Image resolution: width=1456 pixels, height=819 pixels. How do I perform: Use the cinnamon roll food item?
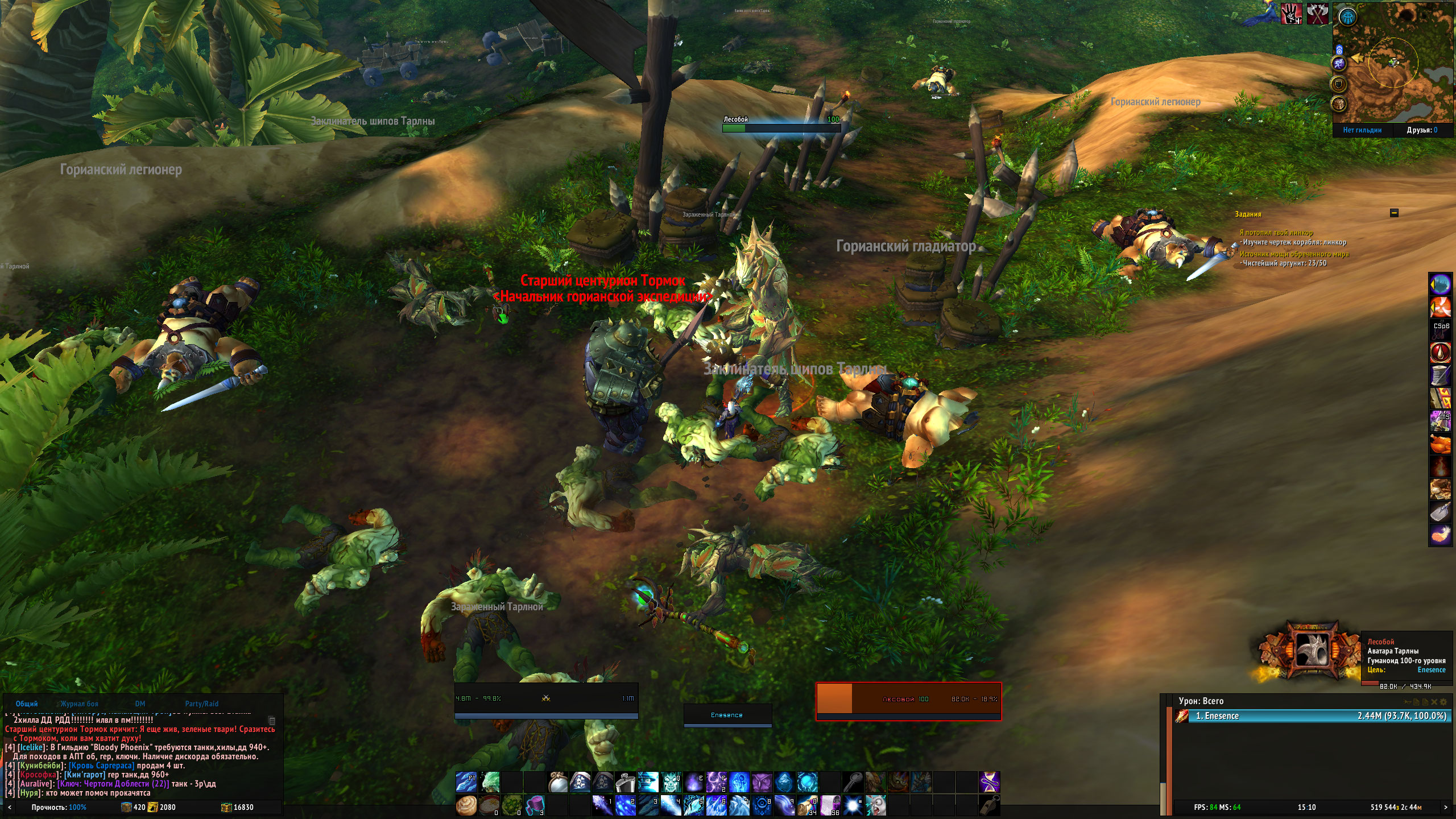[466, 805]
